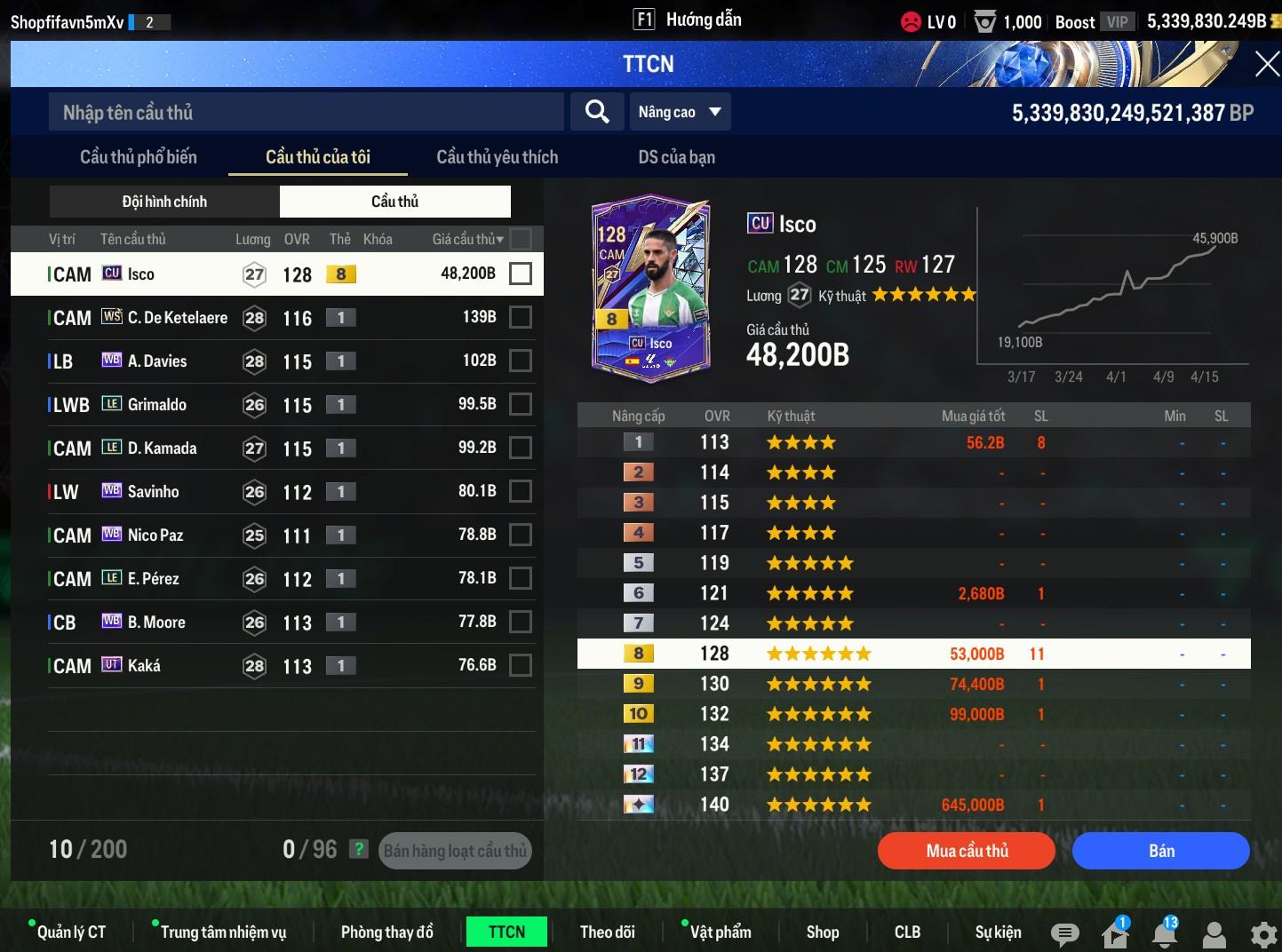Go to Phòng thay đồ
The height and width of the screenshot is (952, 1282).
pyautogui.click(x=386, y=932)
